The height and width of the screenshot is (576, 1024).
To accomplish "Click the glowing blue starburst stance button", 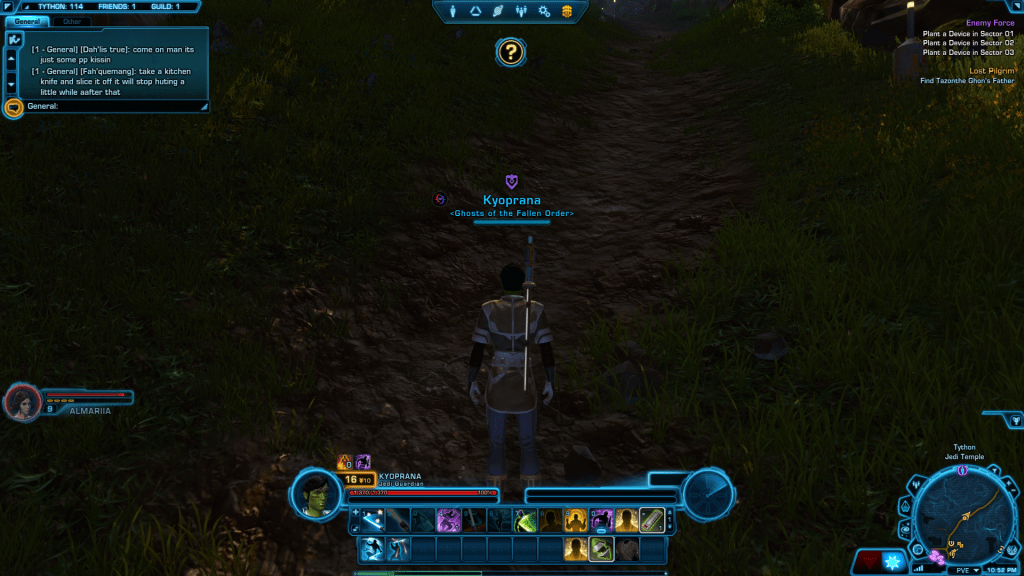I will (893, 561).
